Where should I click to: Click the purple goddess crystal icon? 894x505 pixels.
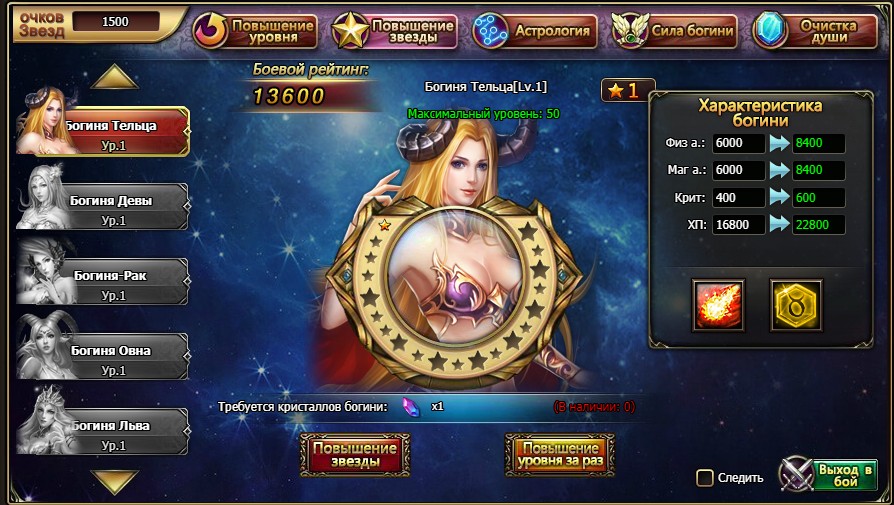(410, 407)
